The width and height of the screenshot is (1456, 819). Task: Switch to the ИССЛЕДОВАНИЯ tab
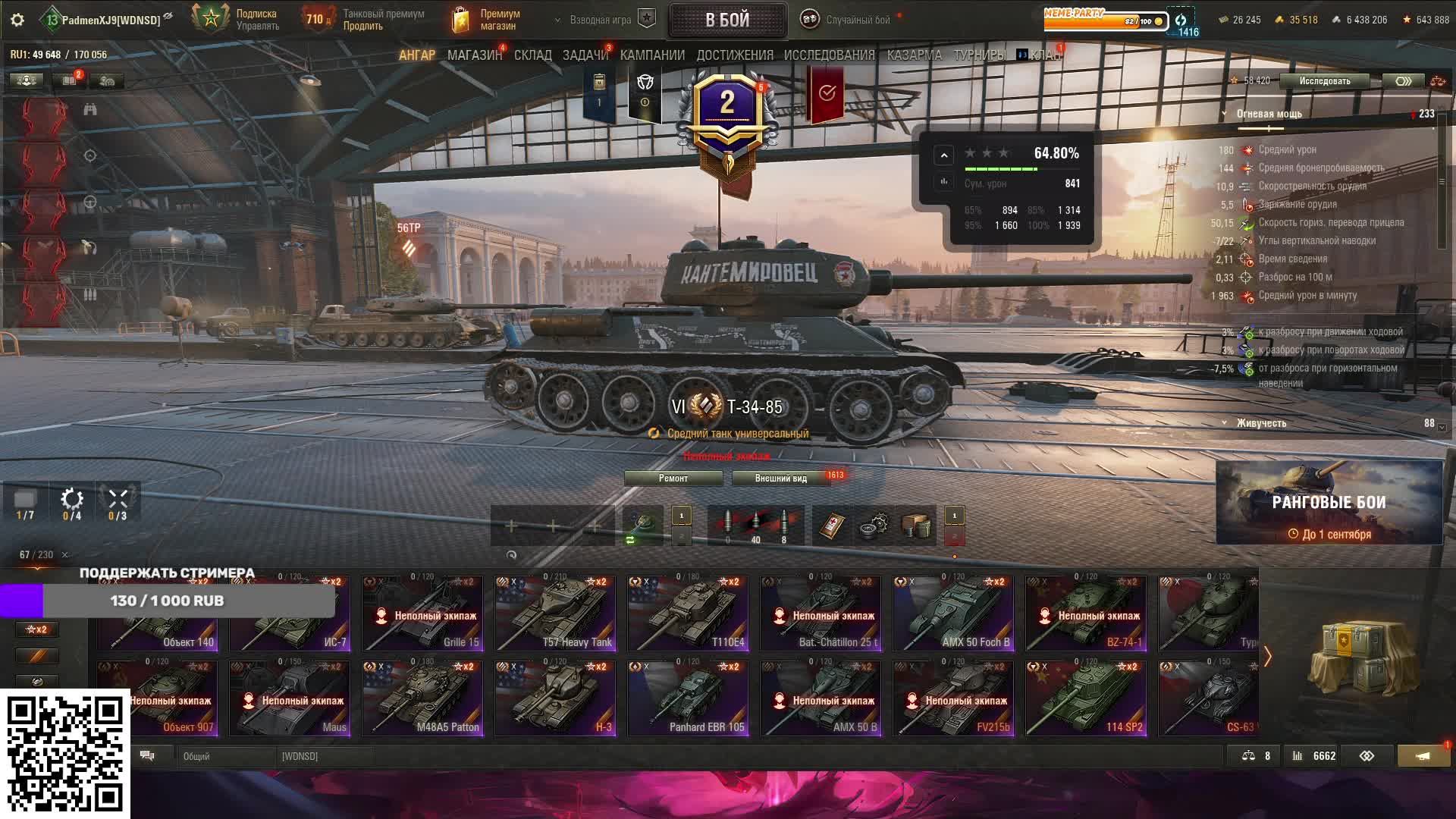tap(829, 55)
